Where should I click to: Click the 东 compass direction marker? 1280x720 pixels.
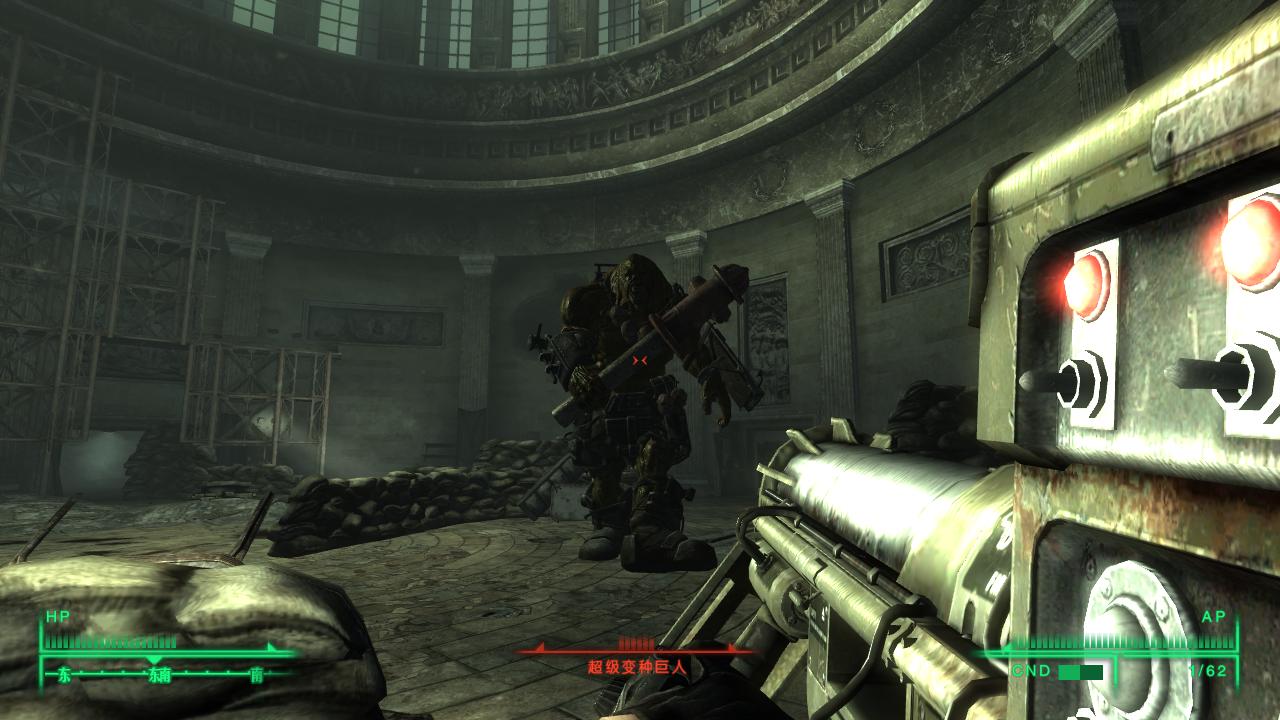tap(65, 672)
